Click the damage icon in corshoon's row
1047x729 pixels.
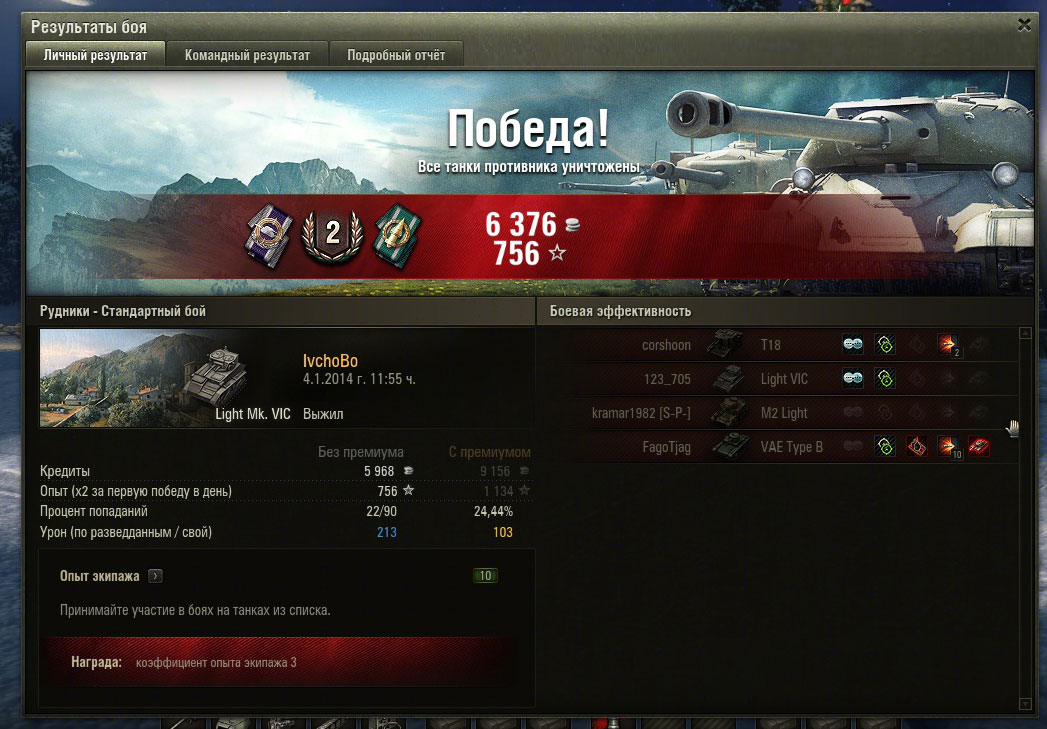coord(948,345)
